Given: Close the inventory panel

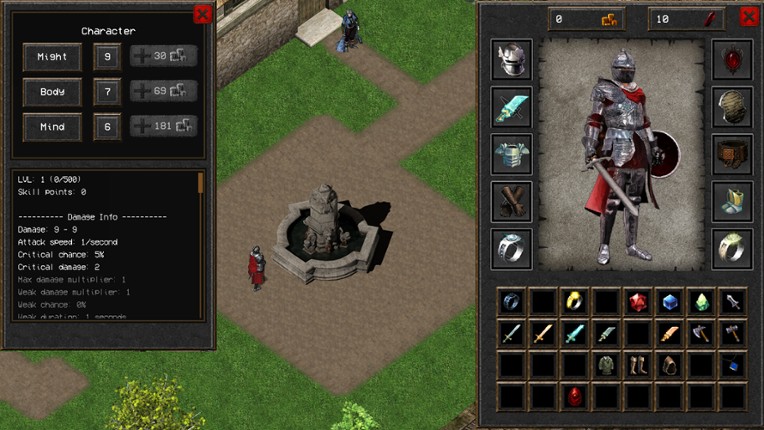Looking at the screenshot, I should (748, 16).
